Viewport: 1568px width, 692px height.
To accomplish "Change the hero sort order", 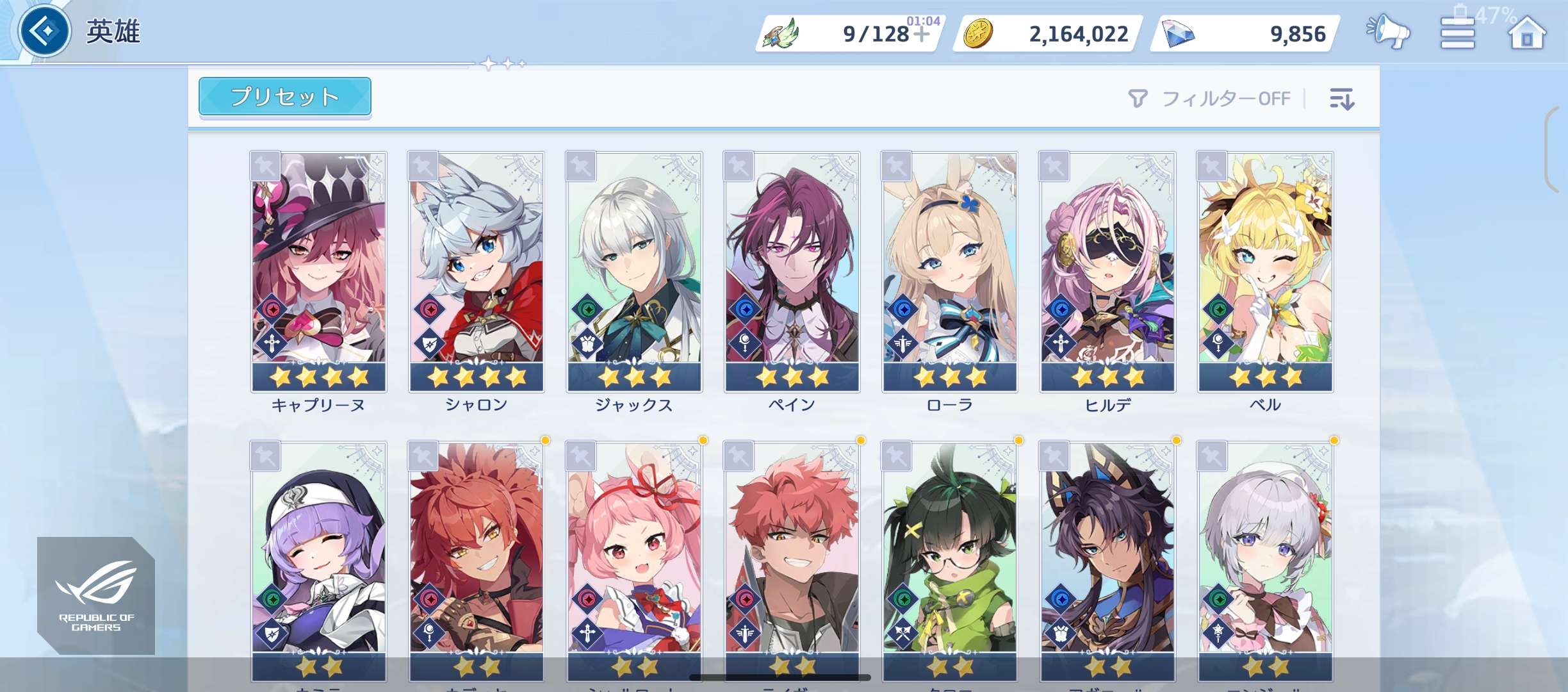I will coord(1342,99).
